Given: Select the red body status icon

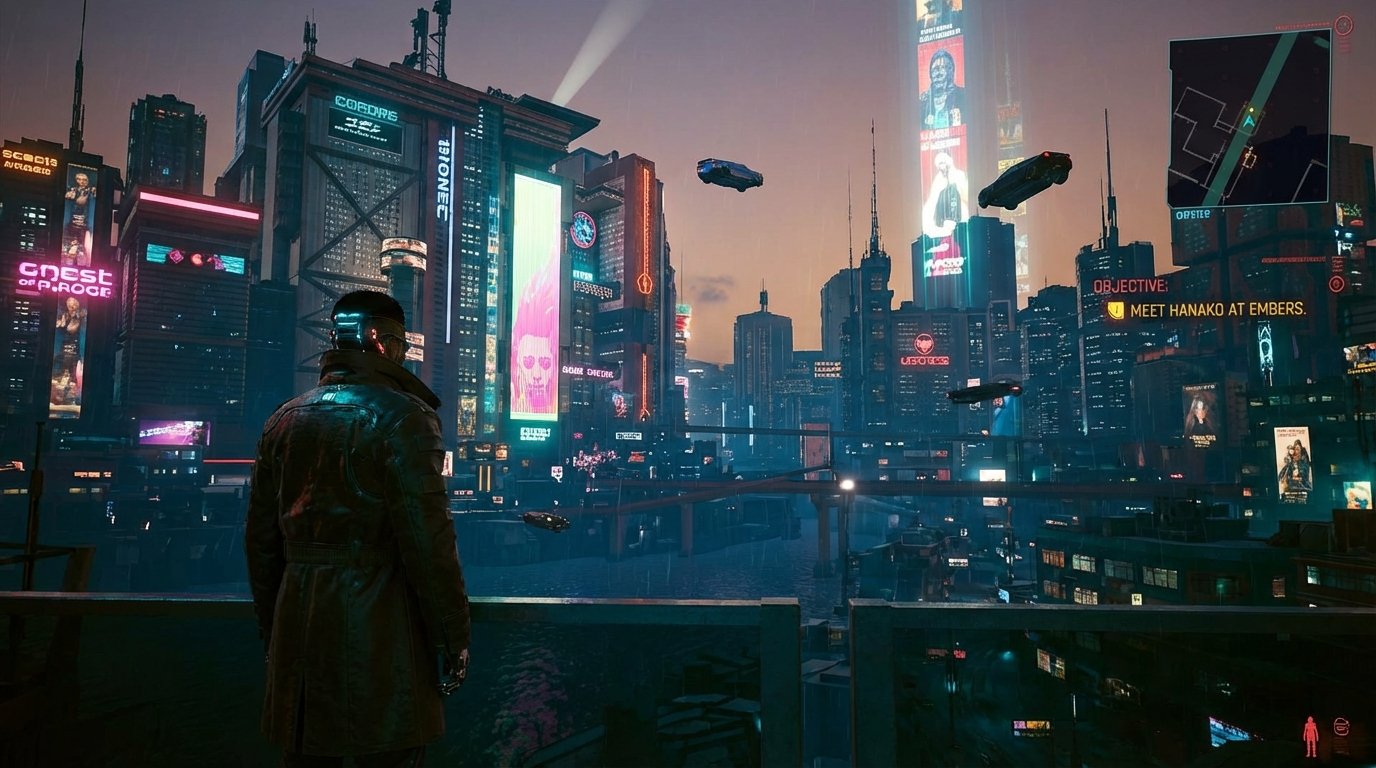Looking at the screenshot, I should (1310, 735).
